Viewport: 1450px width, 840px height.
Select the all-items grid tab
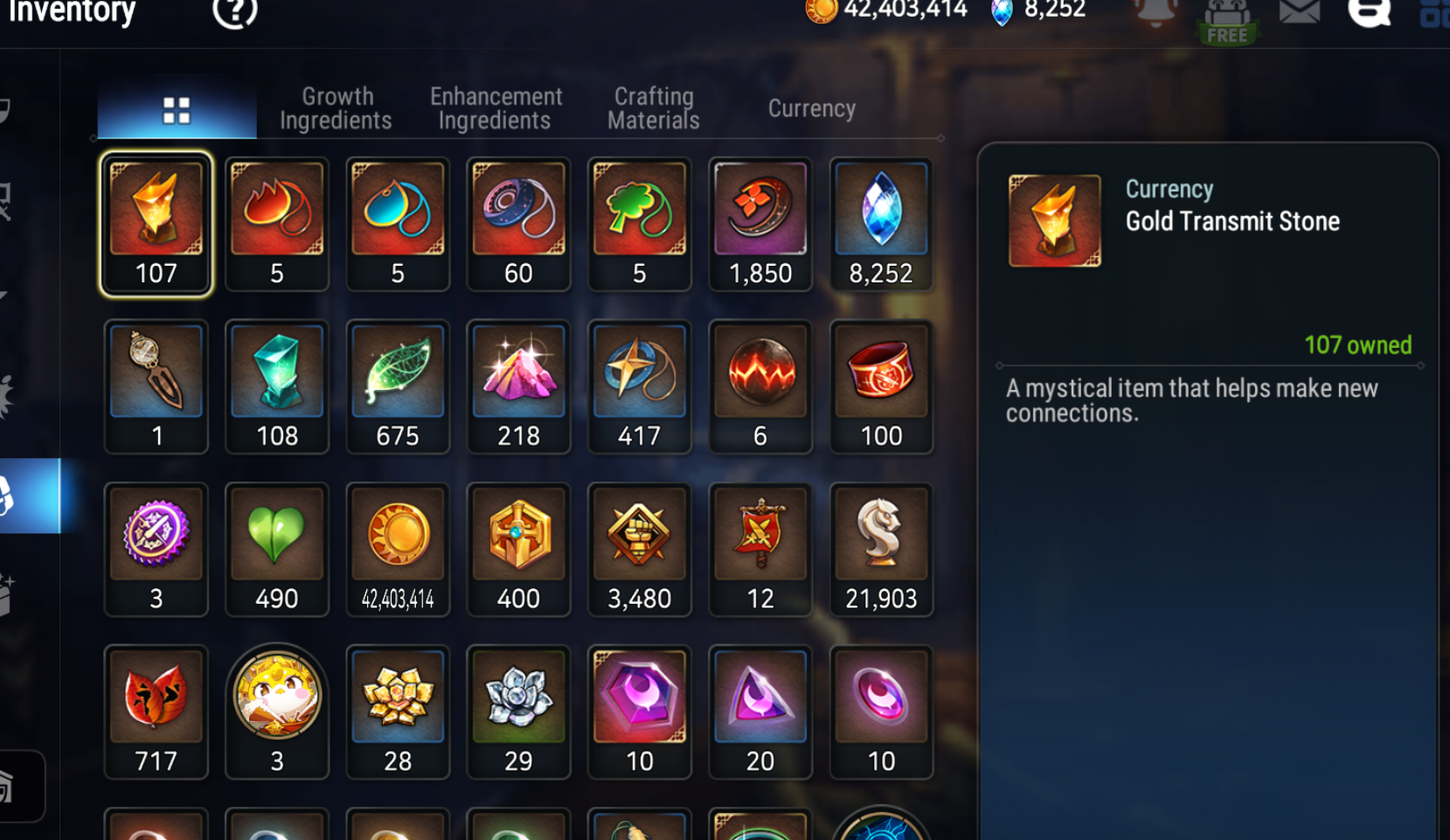pyautogui.click(x=177, y=110)
